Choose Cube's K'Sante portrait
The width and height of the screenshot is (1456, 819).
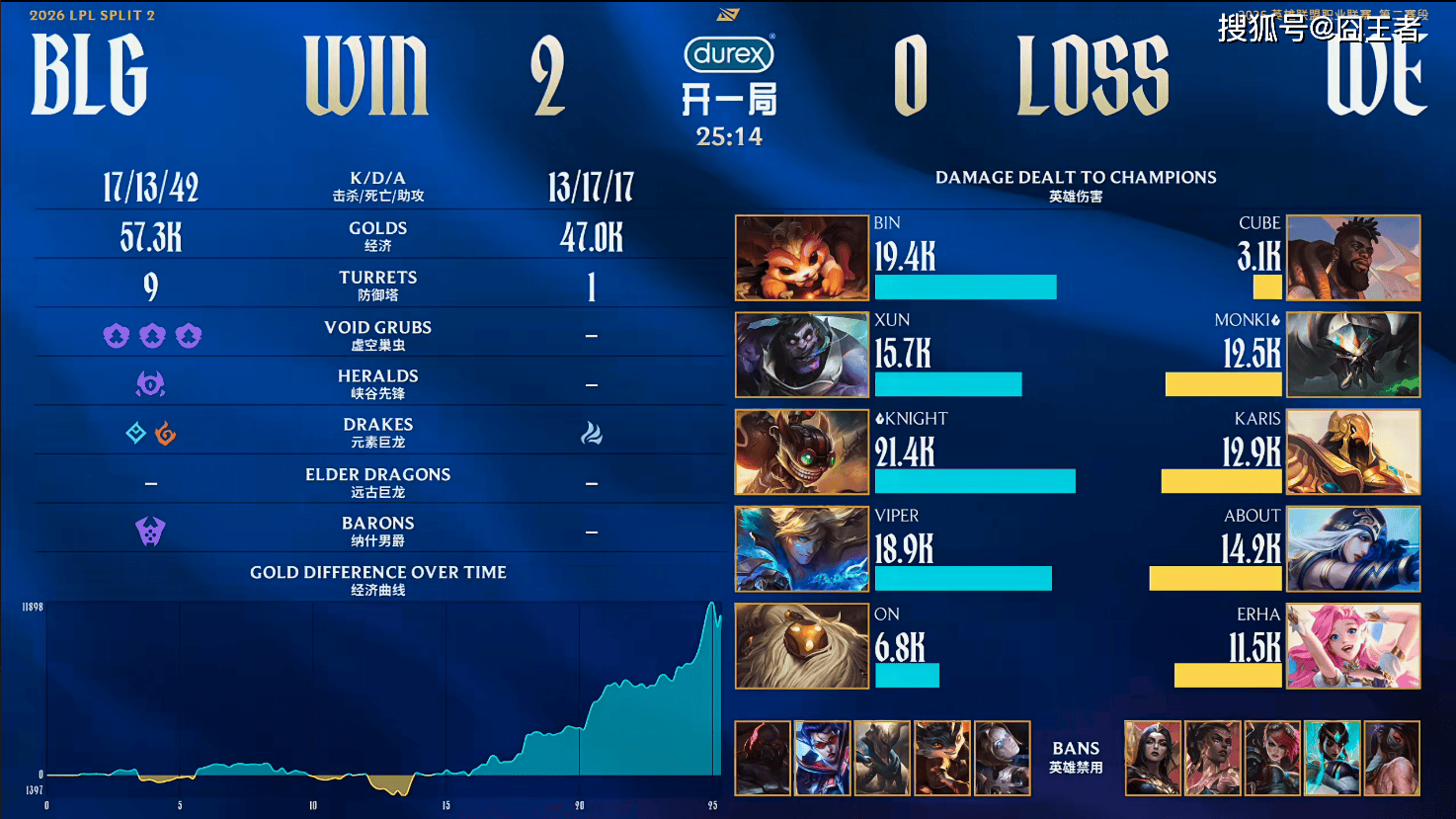click(1353, 258)
